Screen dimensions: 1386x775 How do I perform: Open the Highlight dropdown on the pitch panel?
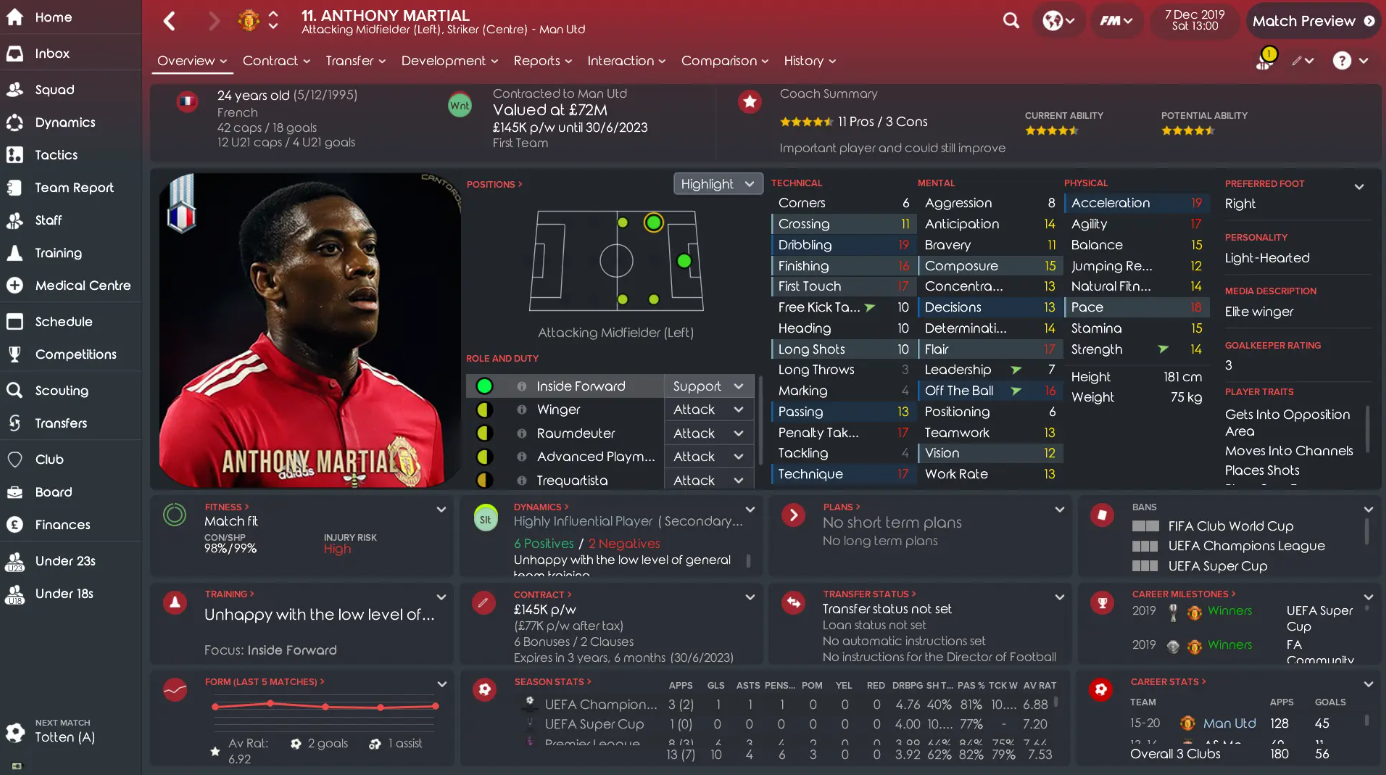point(717,183)
